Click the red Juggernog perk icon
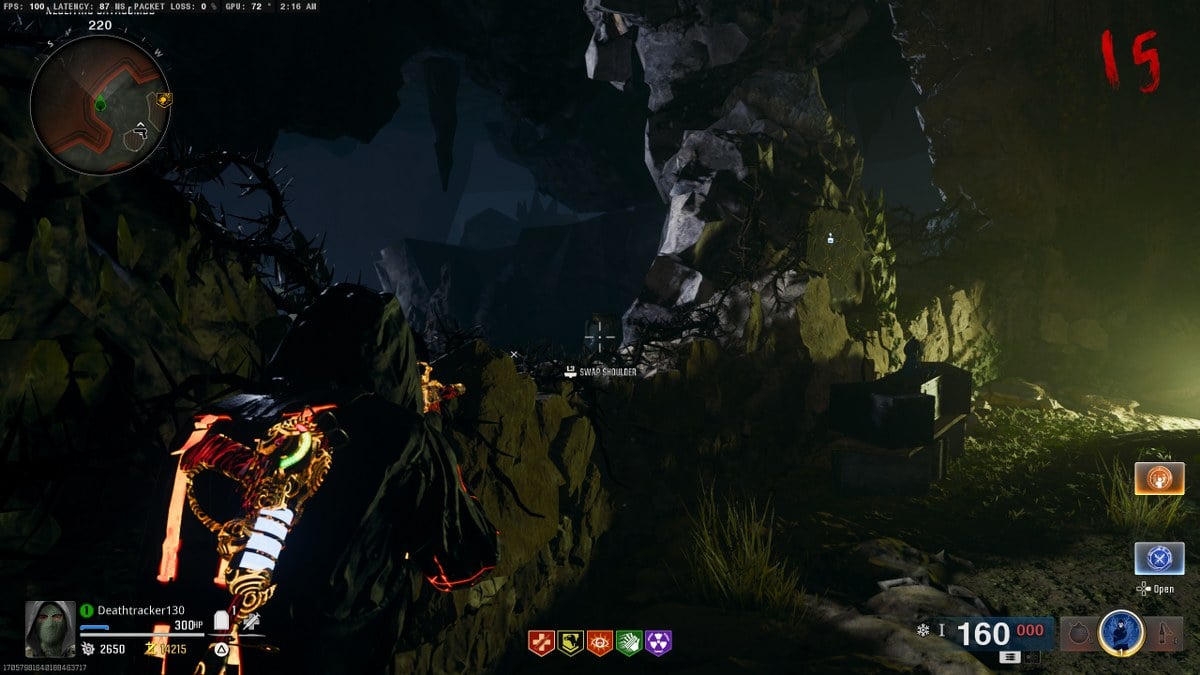This screenshot has width=1200, height=675. point(541,642)
